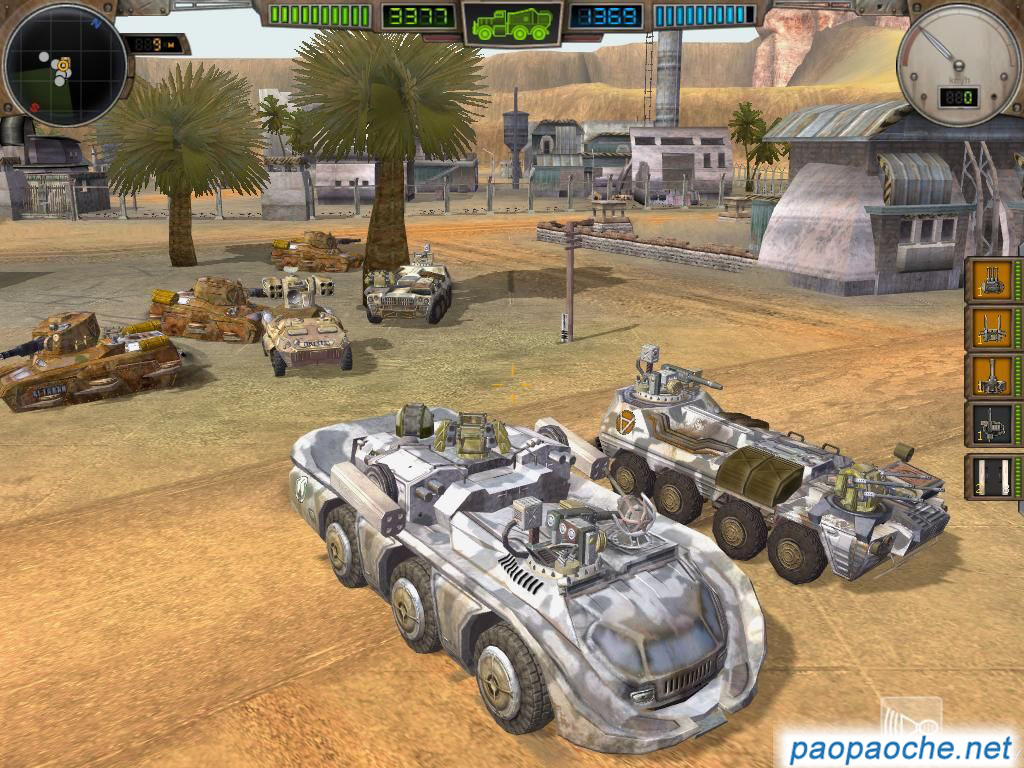Viewport: 1024px width, 768px height.
Task: Select the twin-barrel cannon weapon slot
Action: point(991,328)
